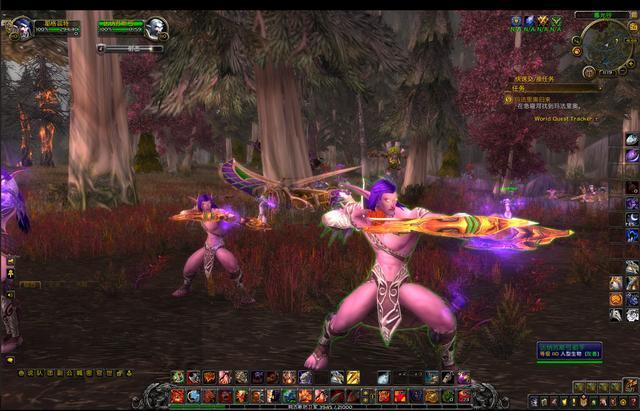Activate the golden sword ability on upper bar
Screen dimensions: 640x411
352,377
